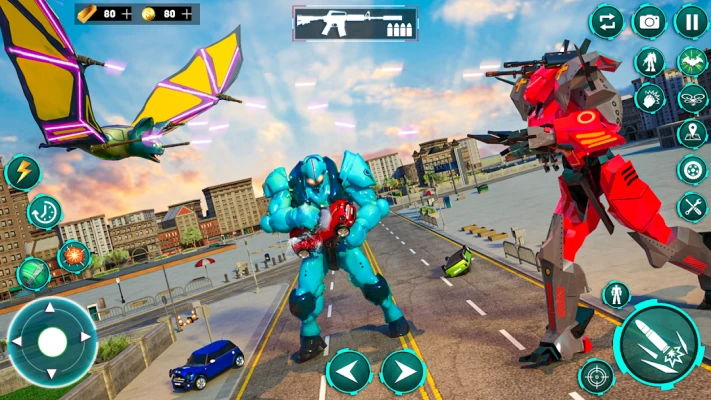Use the explosion ability icon
711x400 pixels.
coord(73,256)
